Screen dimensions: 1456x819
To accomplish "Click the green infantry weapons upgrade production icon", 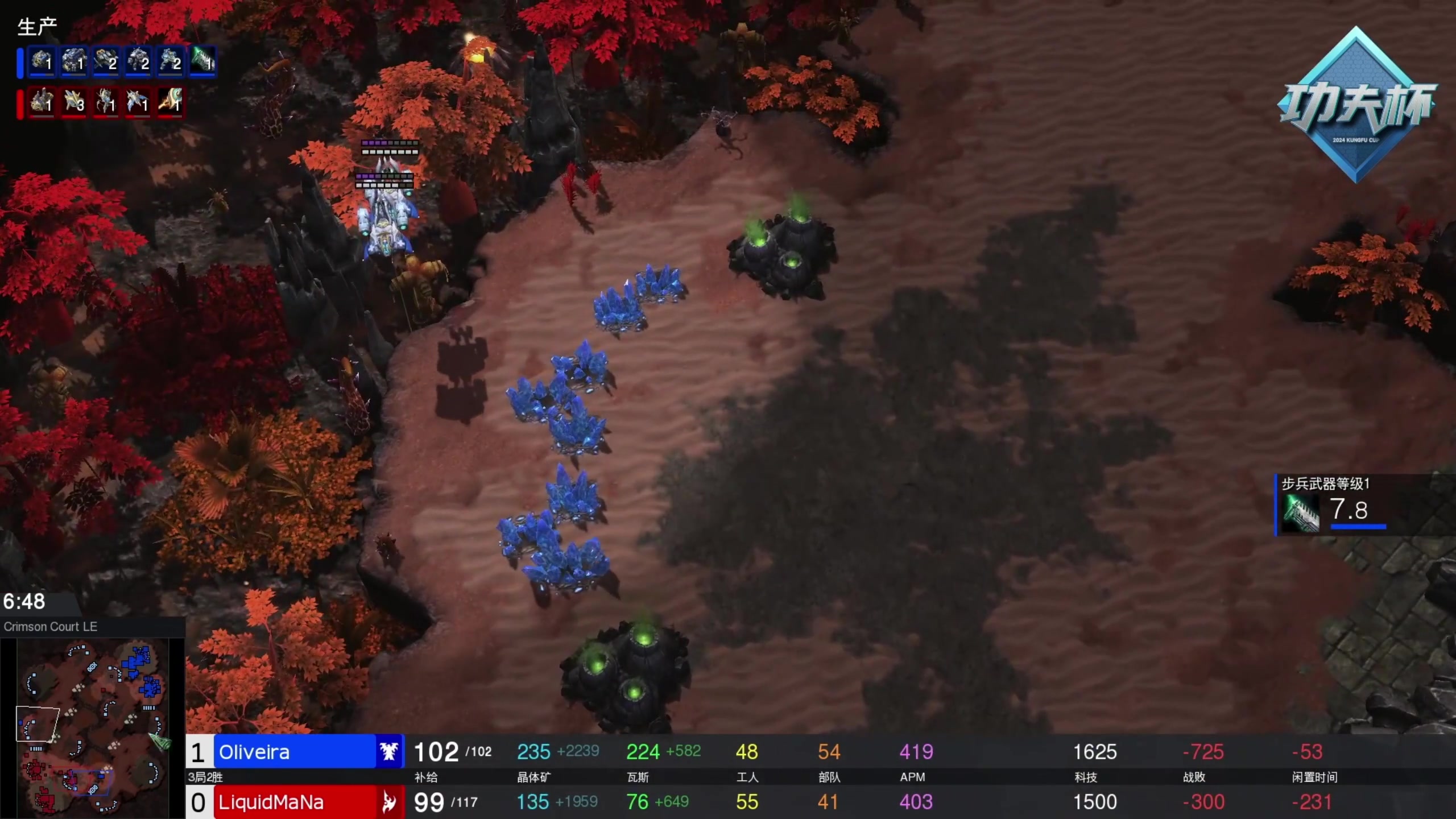I will click(x=202, y=61).
